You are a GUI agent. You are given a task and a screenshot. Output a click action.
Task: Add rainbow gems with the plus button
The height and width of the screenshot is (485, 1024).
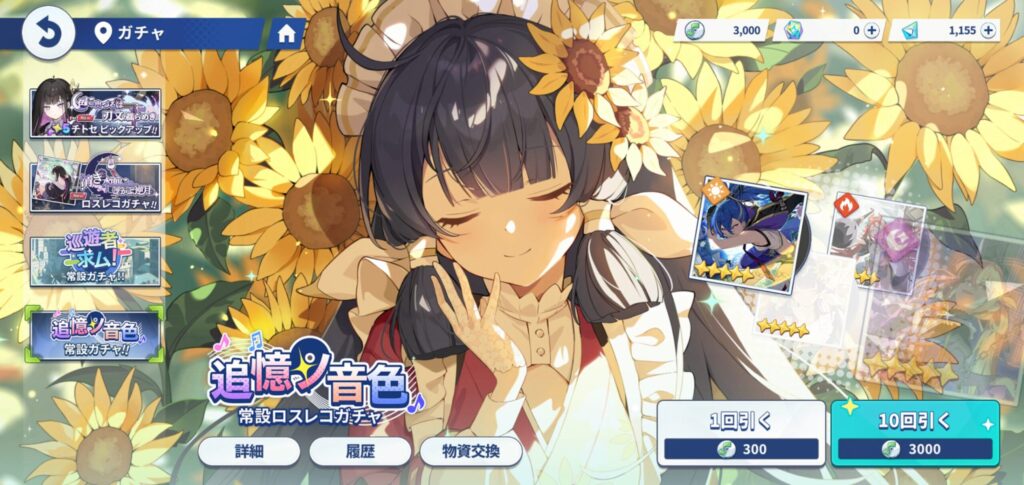[x=872, y=31]
